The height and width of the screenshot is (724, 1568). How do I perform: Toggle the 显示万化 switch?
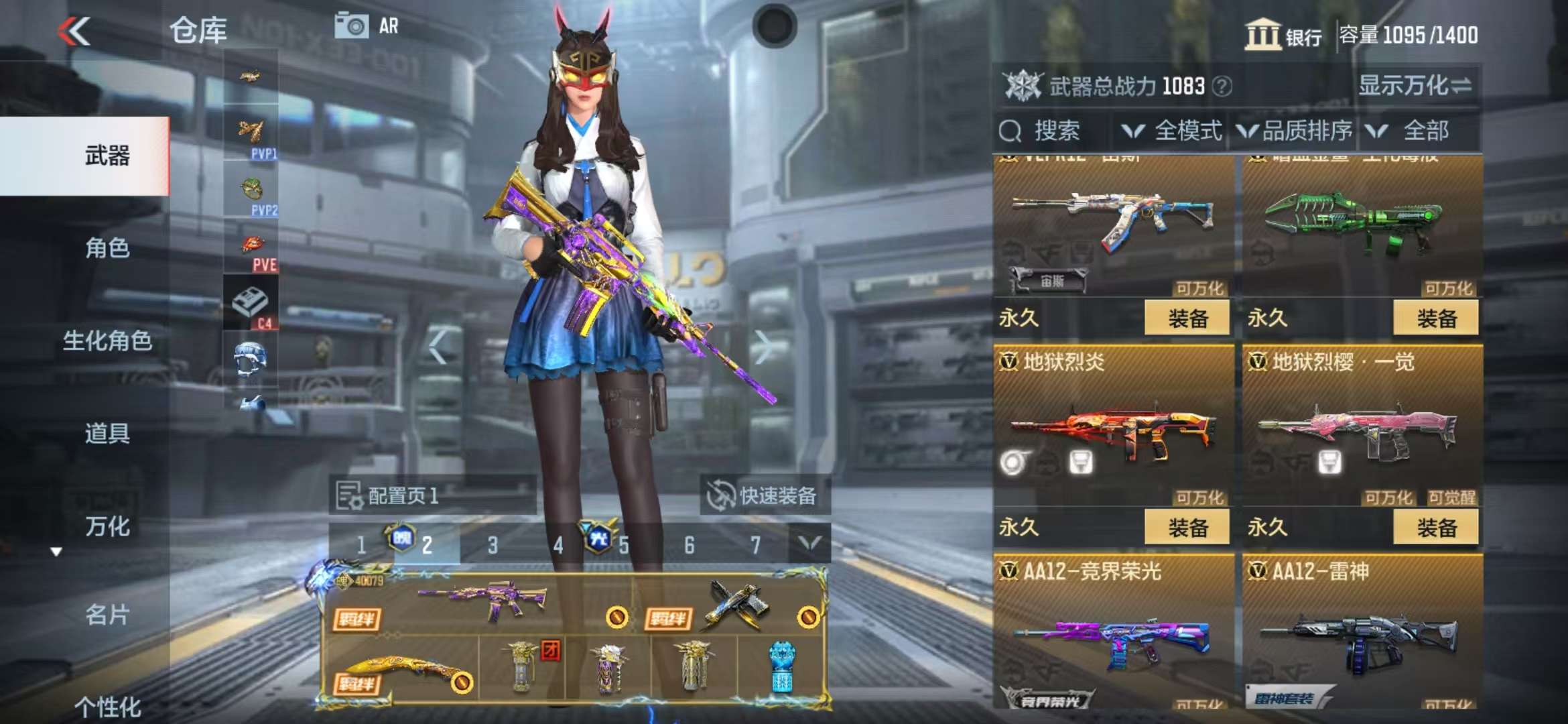click(x=1415, y=86)
